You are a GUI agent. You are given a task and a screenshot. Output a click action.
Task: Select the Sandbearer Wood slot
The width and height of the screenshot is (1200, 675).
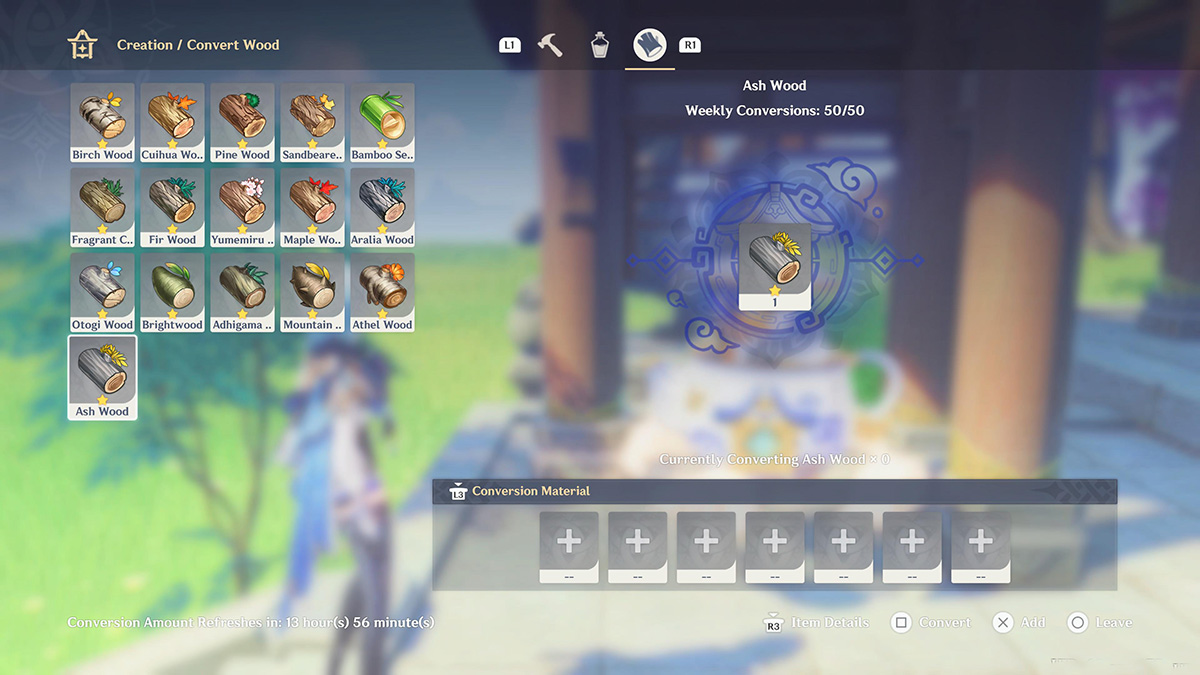tap(312, 122)
